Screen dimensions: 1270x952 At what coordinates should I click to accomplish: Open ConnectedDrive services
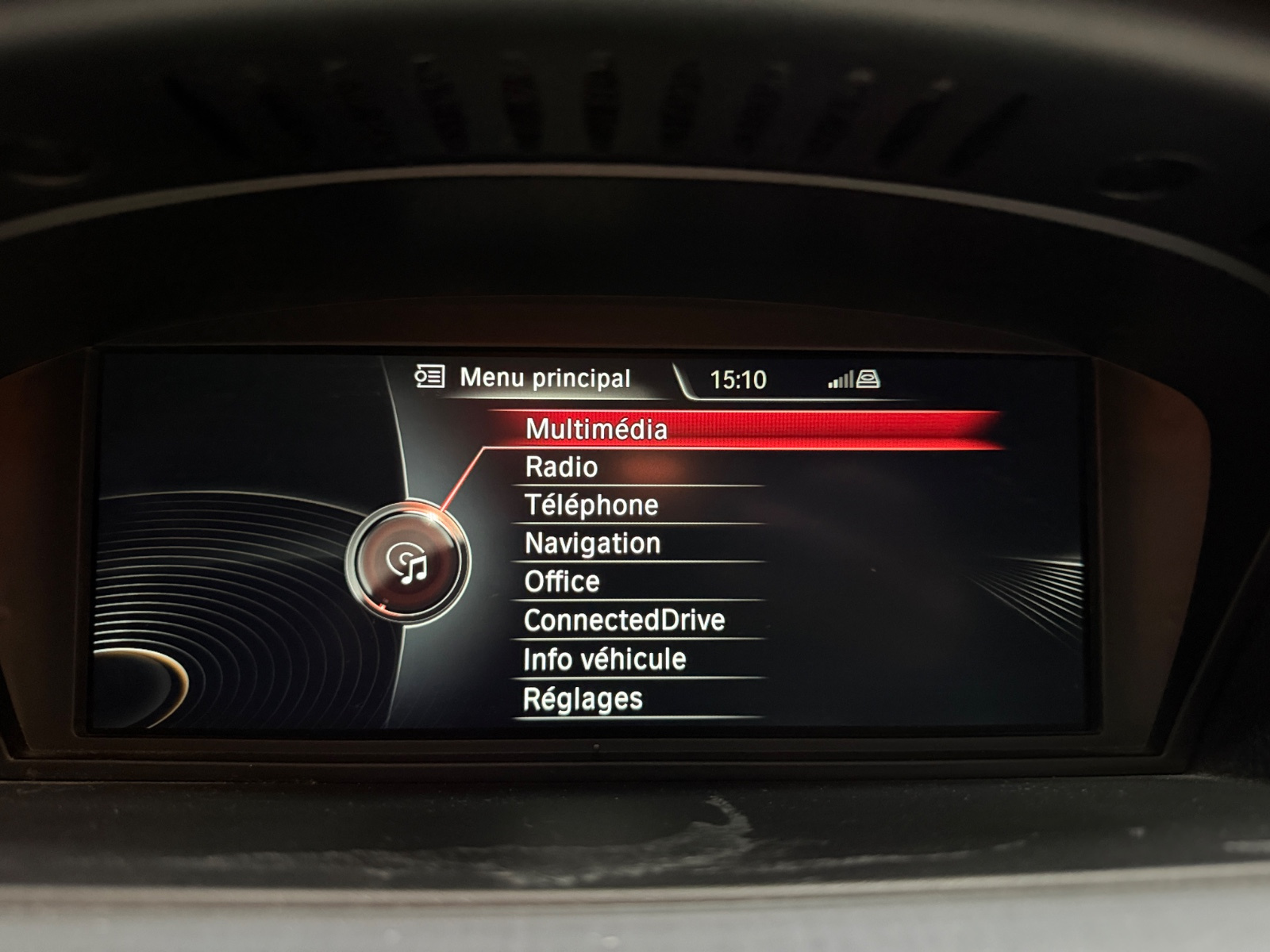coord(624,620)
